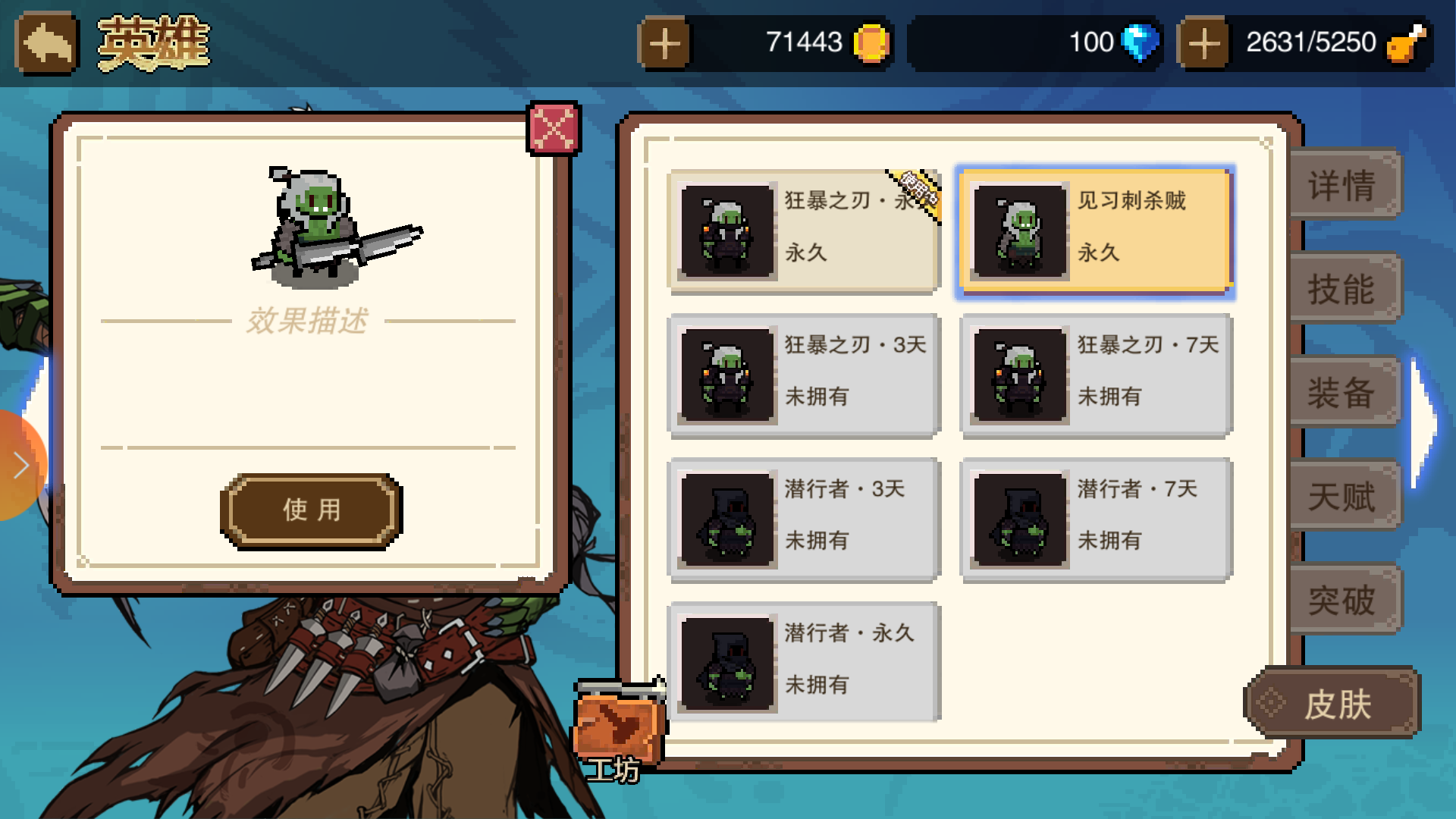Click the blue diamond gem currency icon
Screen dimensions: 1456x819
pyautogui.click(x=1139, y=43)
